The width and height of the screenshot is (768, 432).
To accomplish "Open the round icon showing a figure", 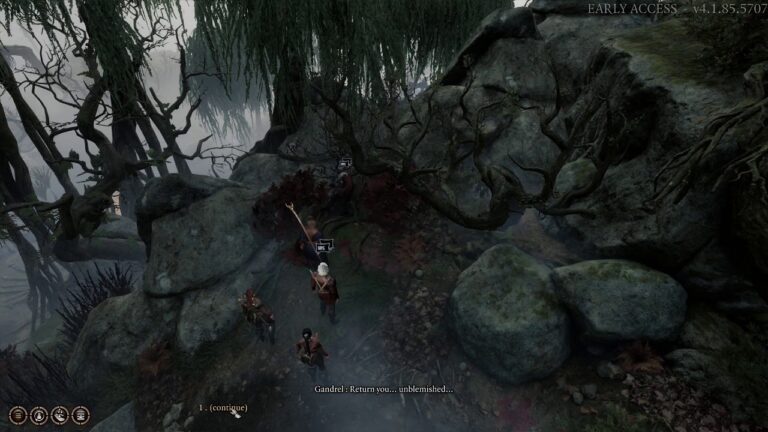I will pos(39,415).
